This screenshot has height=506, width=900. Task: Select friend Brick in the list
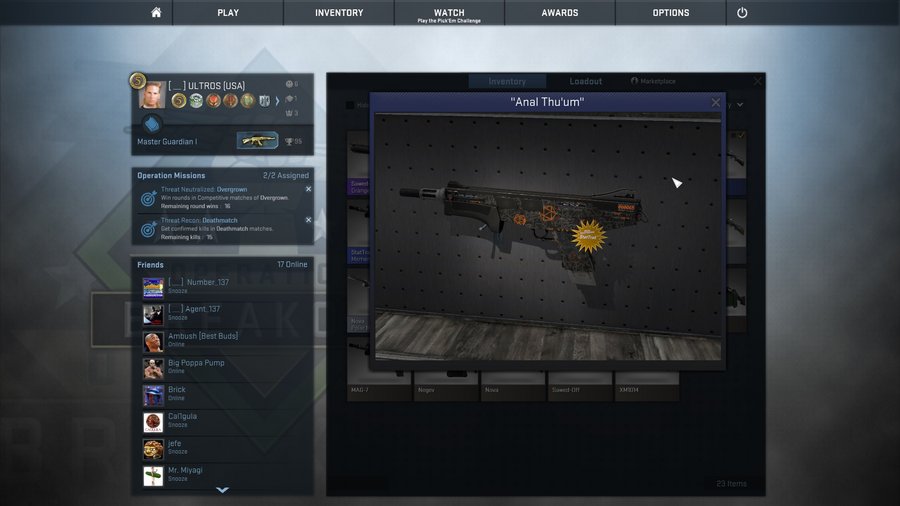(177, 394)
